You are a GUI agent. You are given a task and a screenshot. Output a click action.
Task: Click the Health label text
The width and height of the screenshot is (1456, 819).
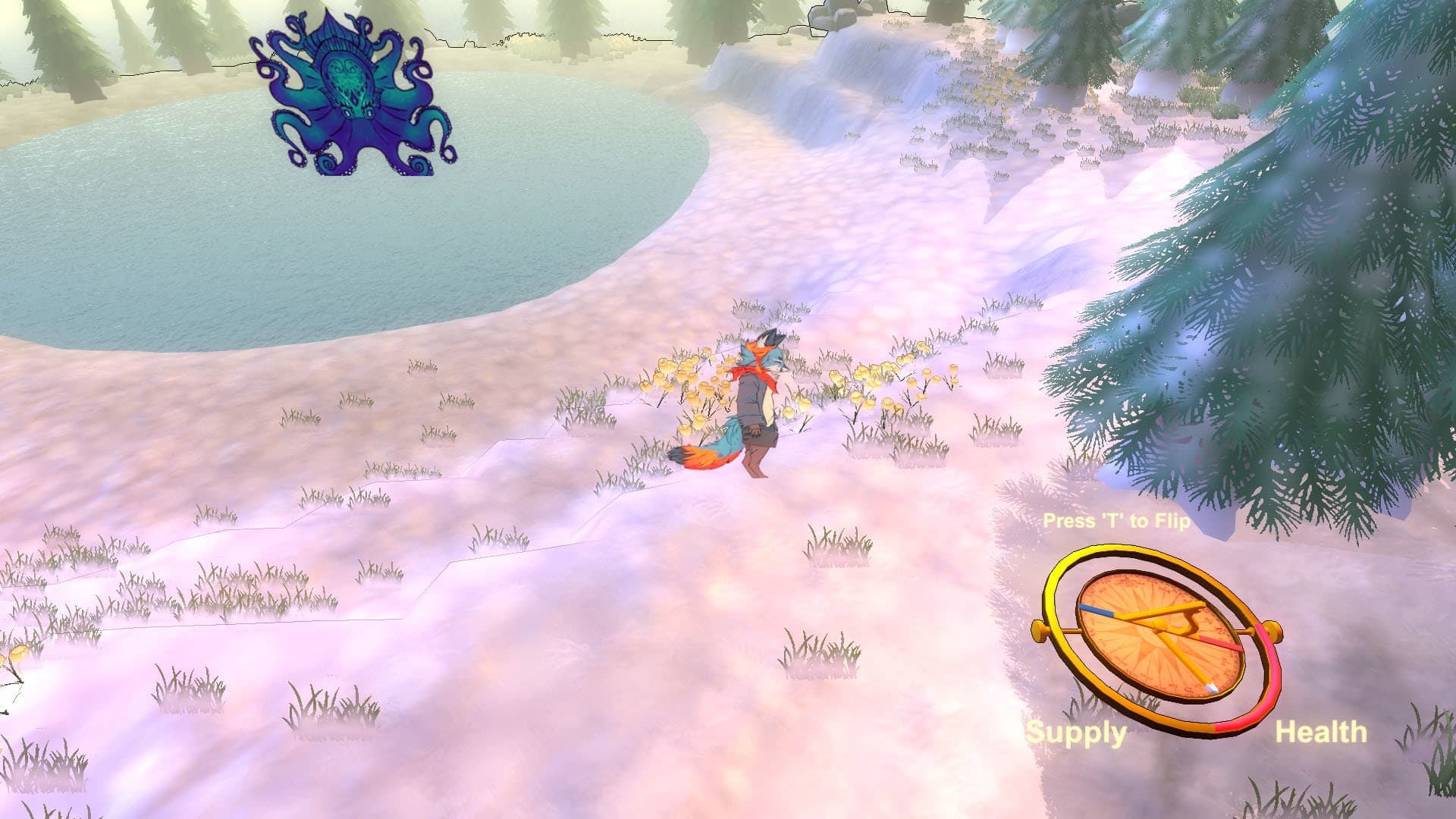[1323, 733]
